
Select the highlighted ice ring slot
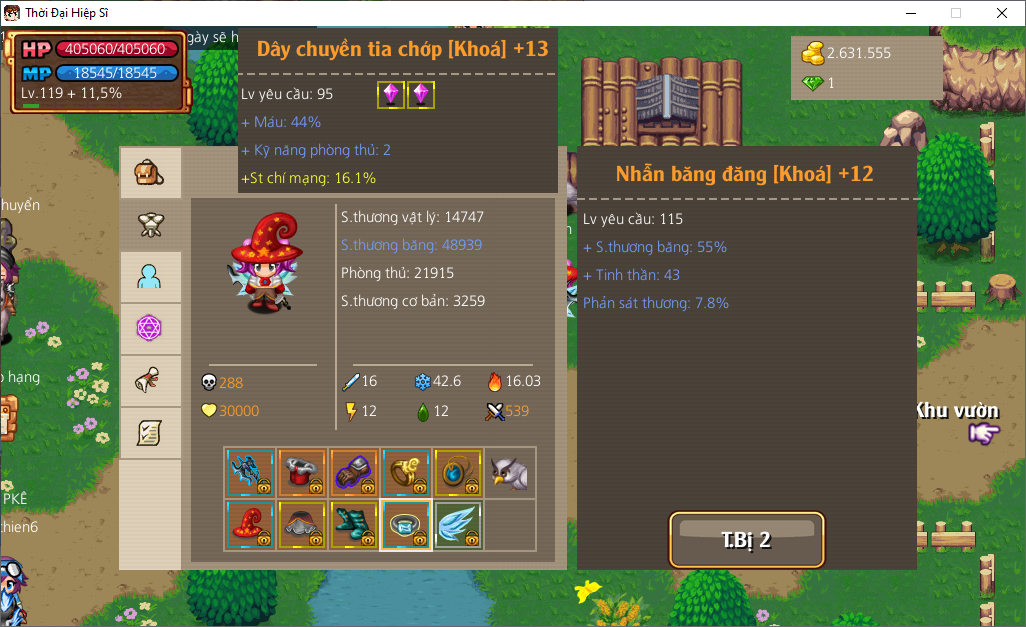pos(406,524)
